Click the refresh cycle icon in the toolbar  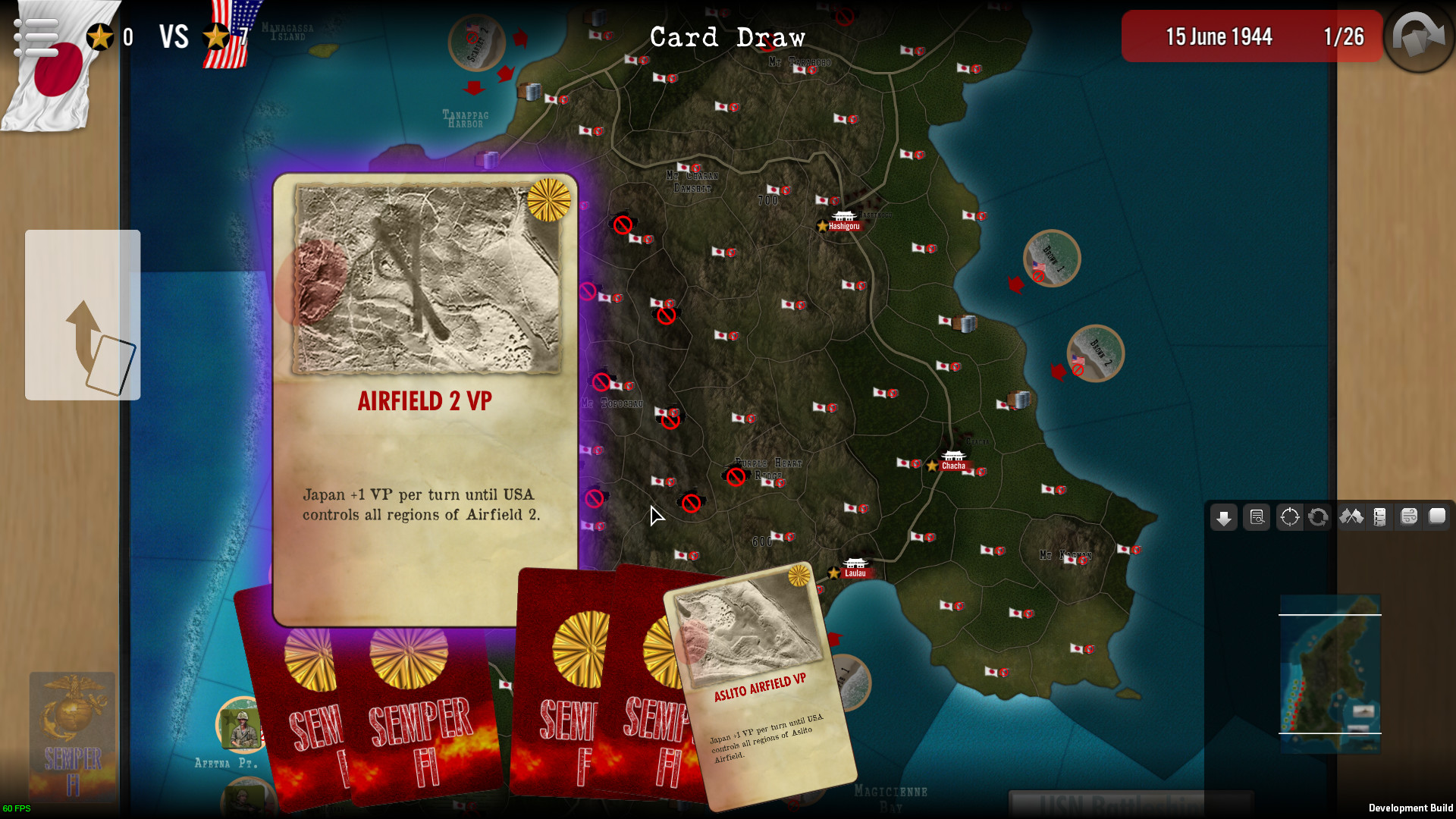tap(1319, 518)
